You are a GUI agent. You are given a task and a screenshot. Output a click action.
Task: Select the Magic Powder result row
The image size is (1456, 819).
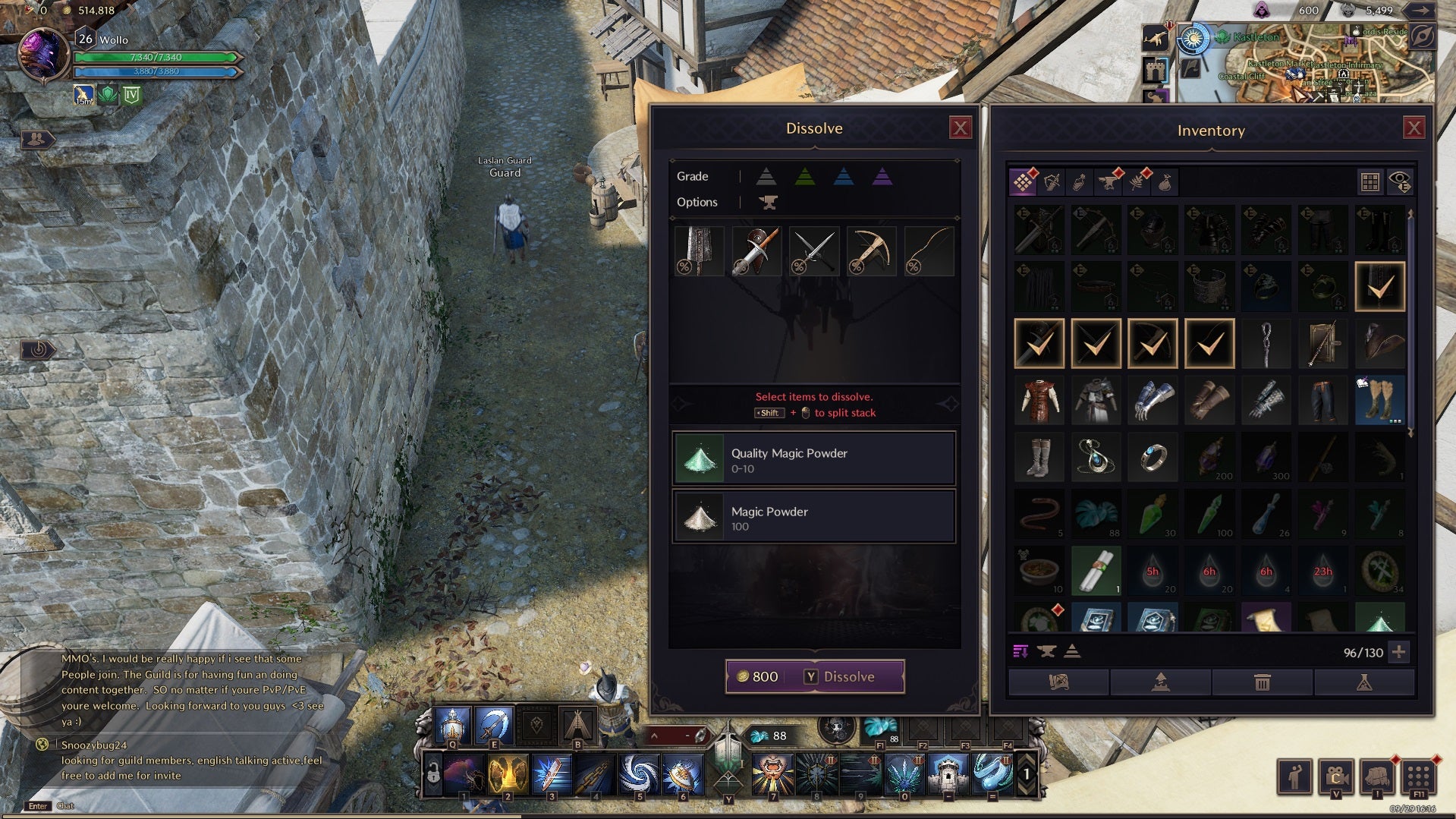(813, 517)
